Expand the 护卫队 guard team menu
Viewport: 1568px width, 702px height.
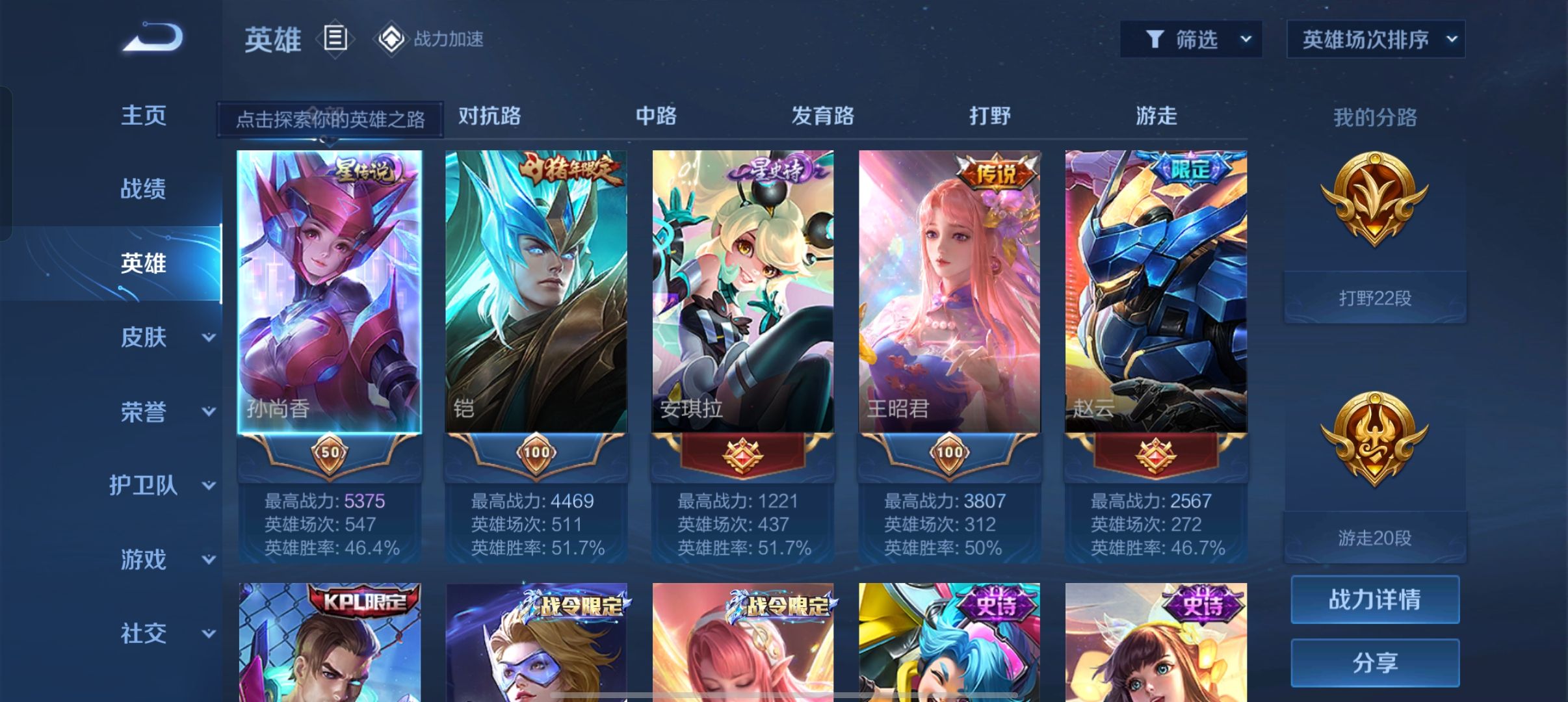163,486
